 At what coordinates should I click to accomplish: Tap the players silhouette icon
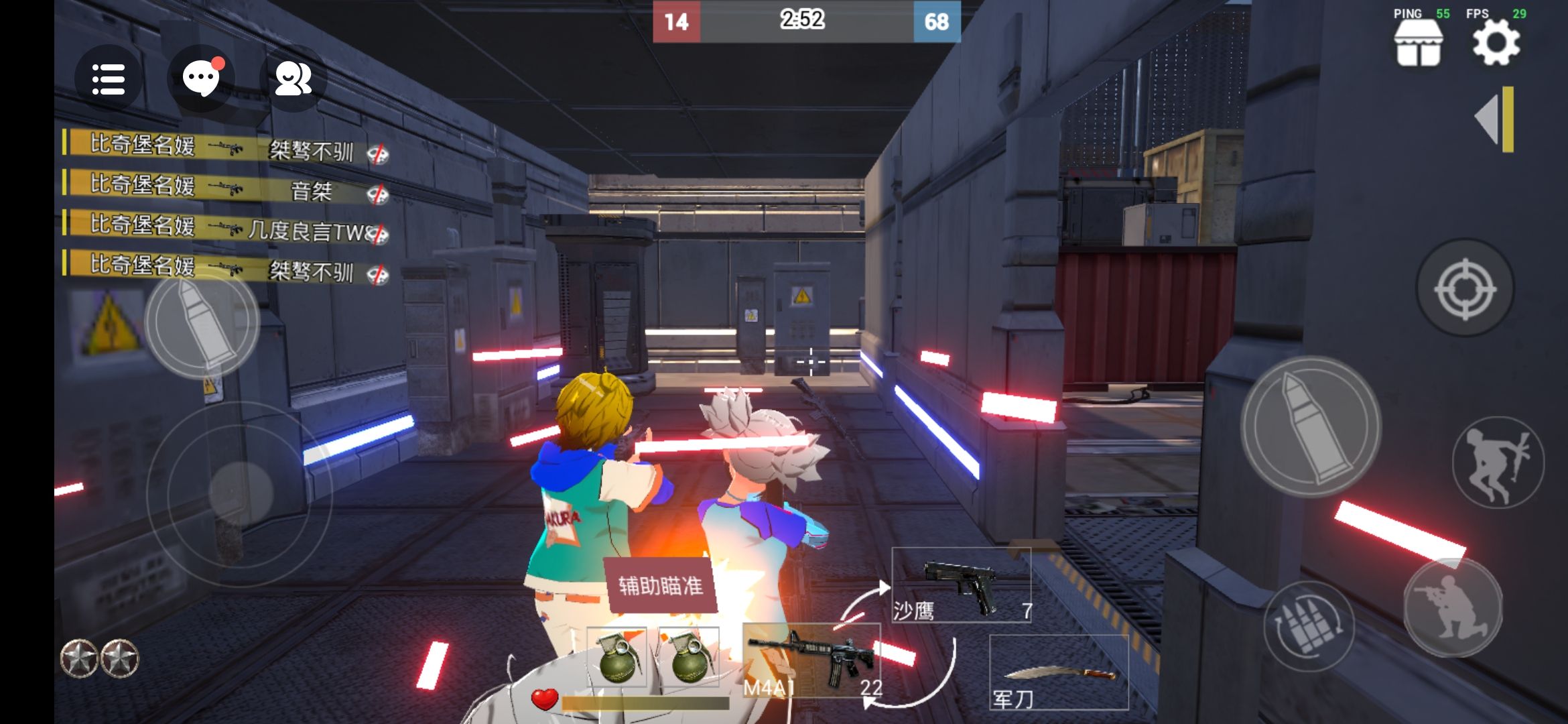click(293, 79)
